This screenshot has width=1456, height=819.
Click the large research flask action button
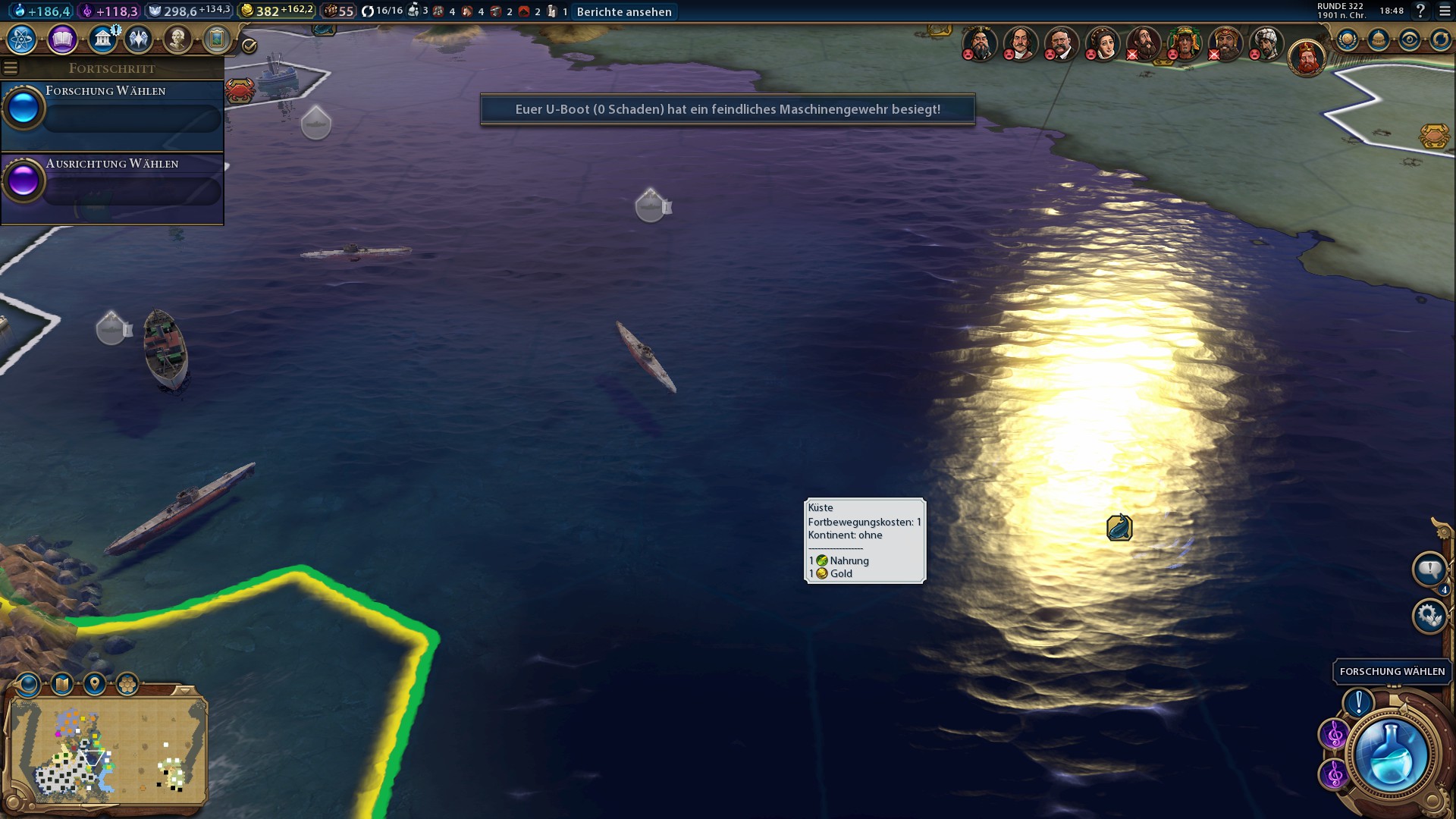click(x=1390, y=755)
